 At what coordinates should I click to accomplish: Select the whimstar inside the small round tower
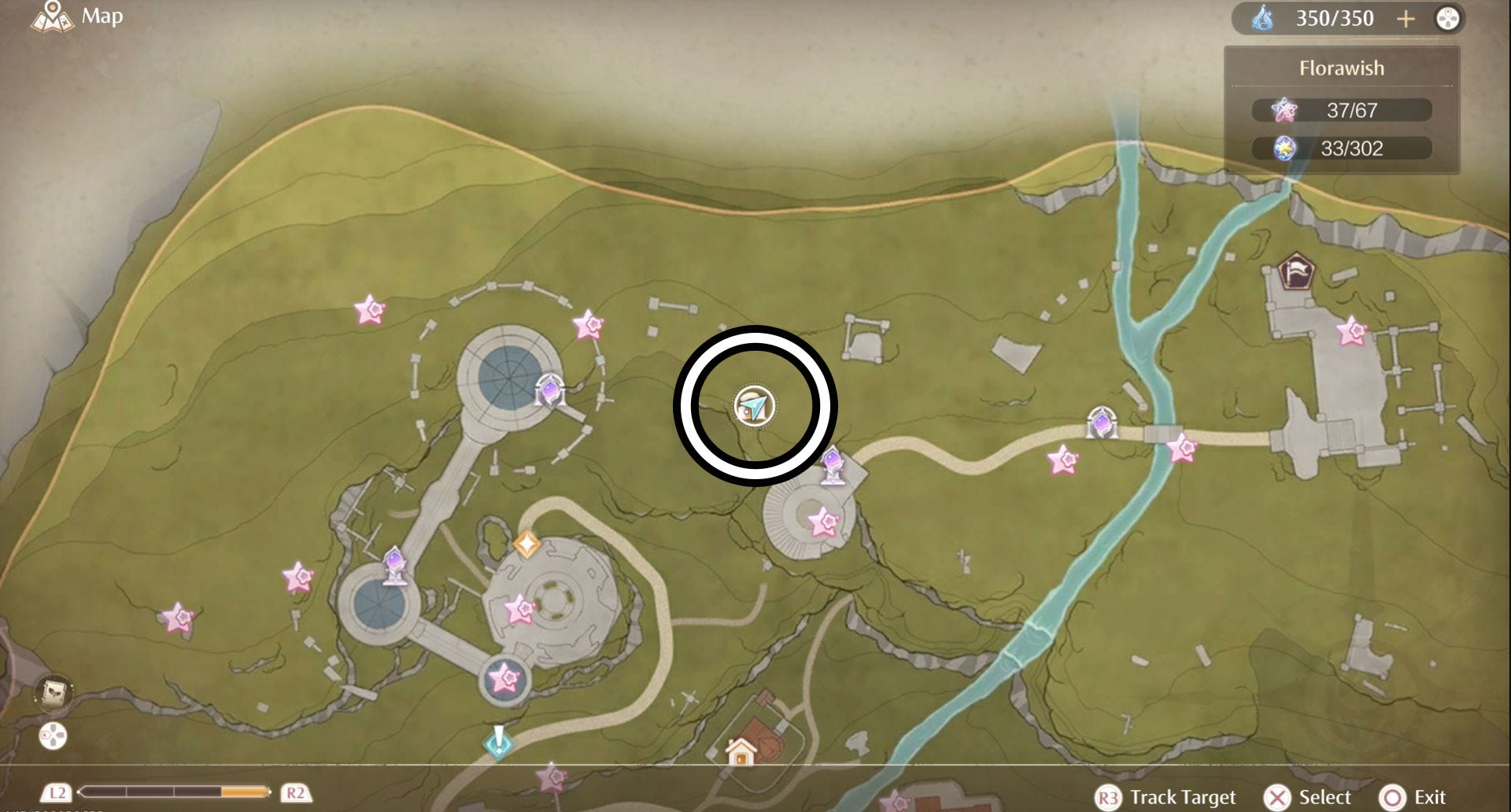[x=504, y=677]
